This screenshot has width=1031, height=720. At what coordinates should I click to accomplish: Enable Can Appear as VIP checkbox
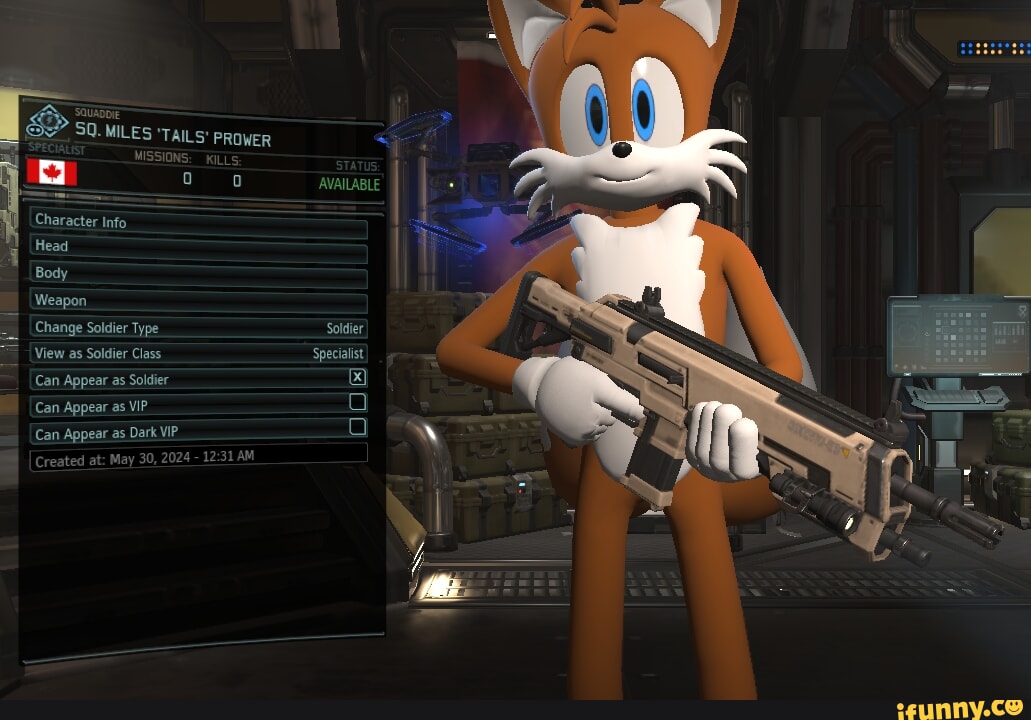click(357, 402)
